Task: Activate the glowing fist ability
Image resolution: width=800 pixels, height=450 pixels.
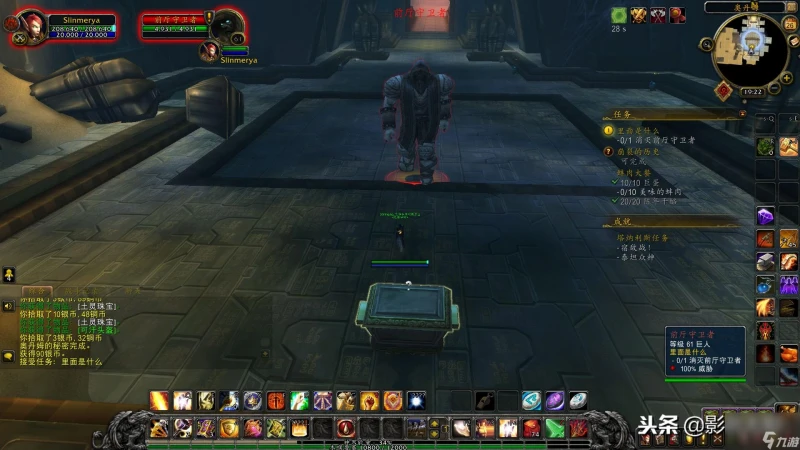Action: point(369,400)
